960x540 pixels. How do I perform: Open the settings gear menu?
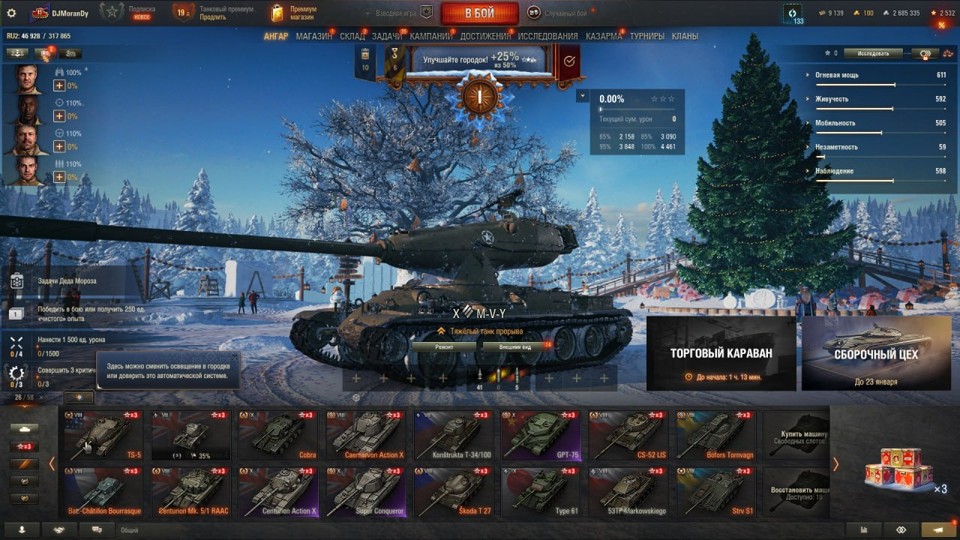pyautogui.click(x=12, y=13)
